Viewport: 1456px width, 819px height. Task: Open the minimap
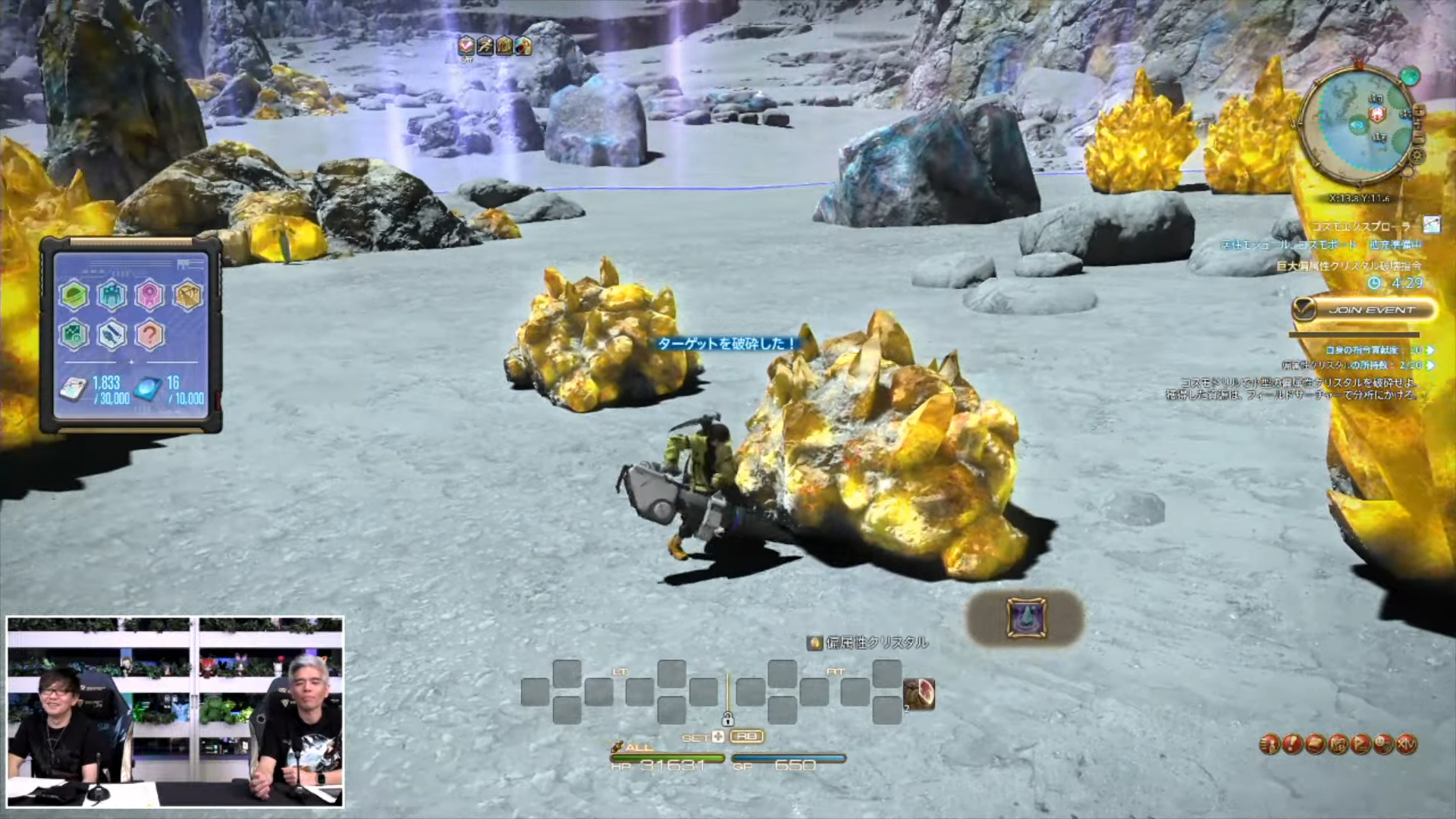pyautogui.click(x=1357, y=126)
